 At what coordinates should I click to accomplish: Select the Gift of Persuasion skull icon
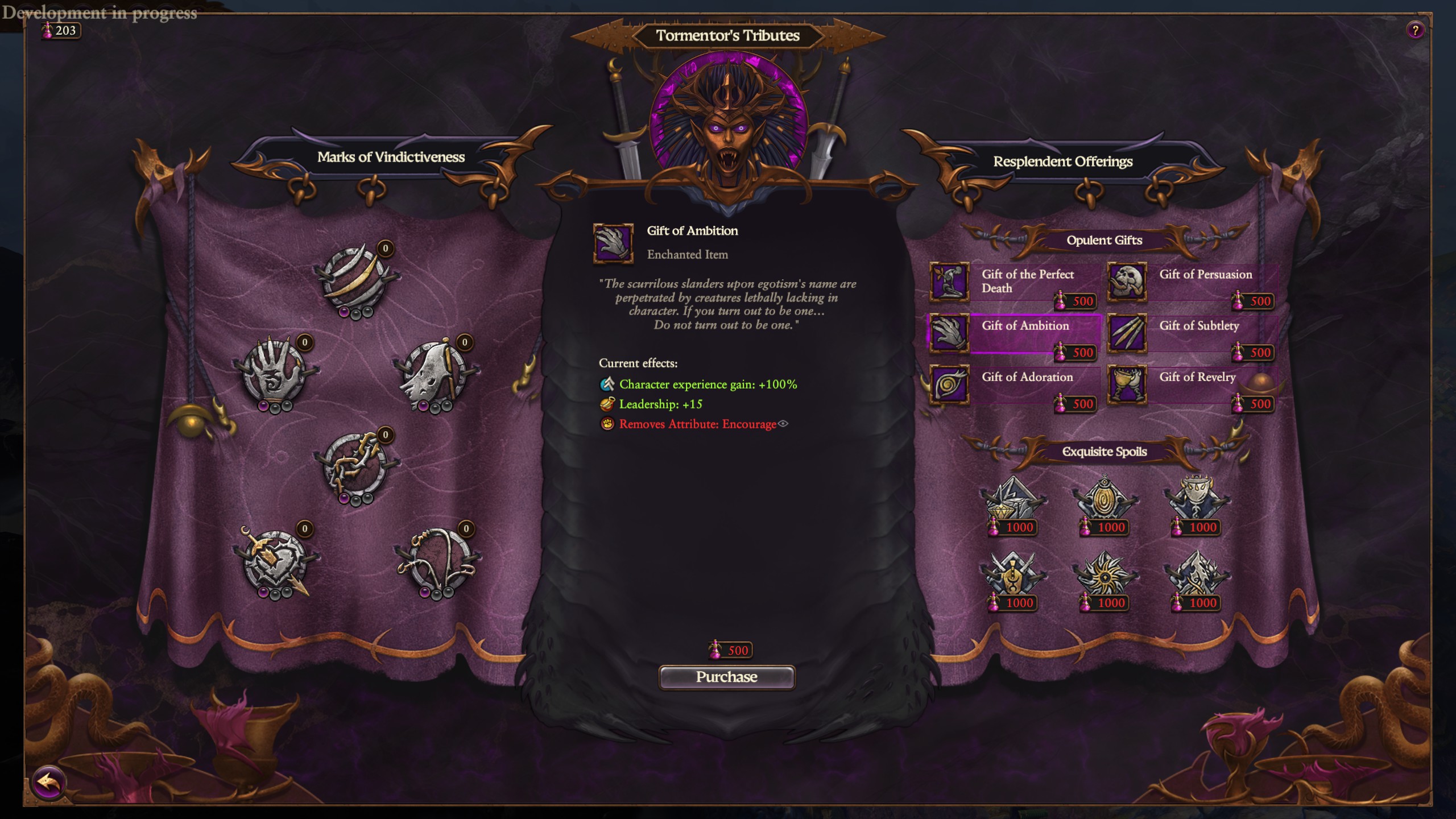tap(1127, 283)
